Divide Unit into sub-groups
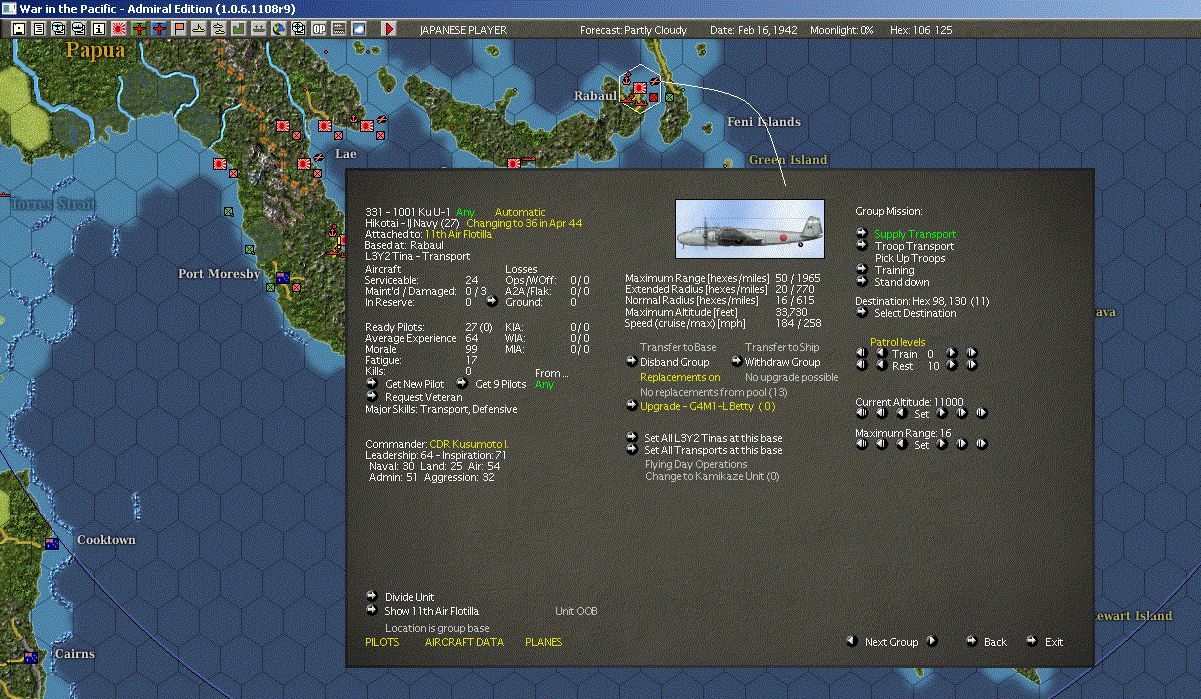This screenshot has width=1201, height=699. (x=409, y=597)
